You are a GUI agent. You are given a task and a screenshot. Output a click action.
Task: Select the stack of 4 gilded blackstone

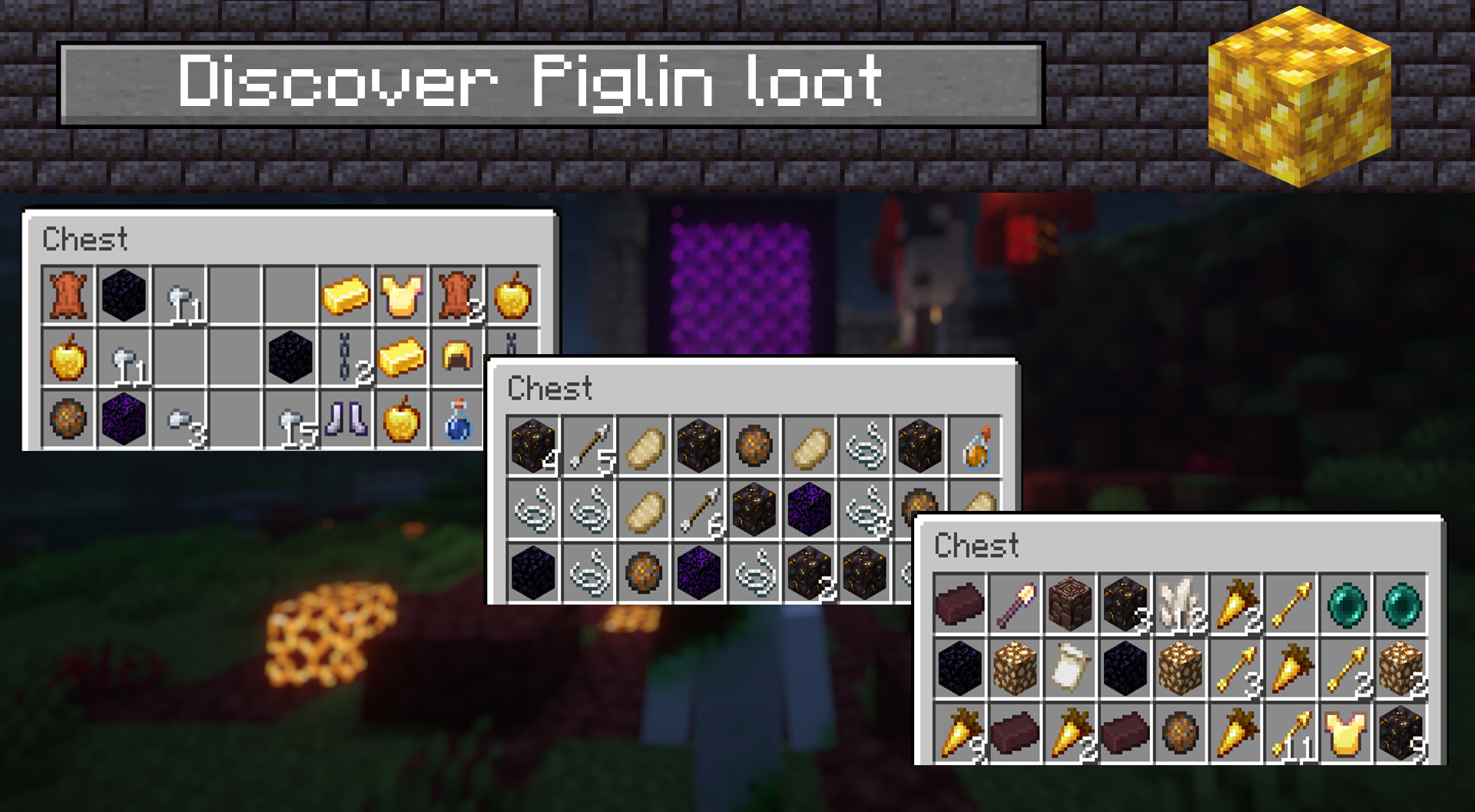click(x=533, y=446)
